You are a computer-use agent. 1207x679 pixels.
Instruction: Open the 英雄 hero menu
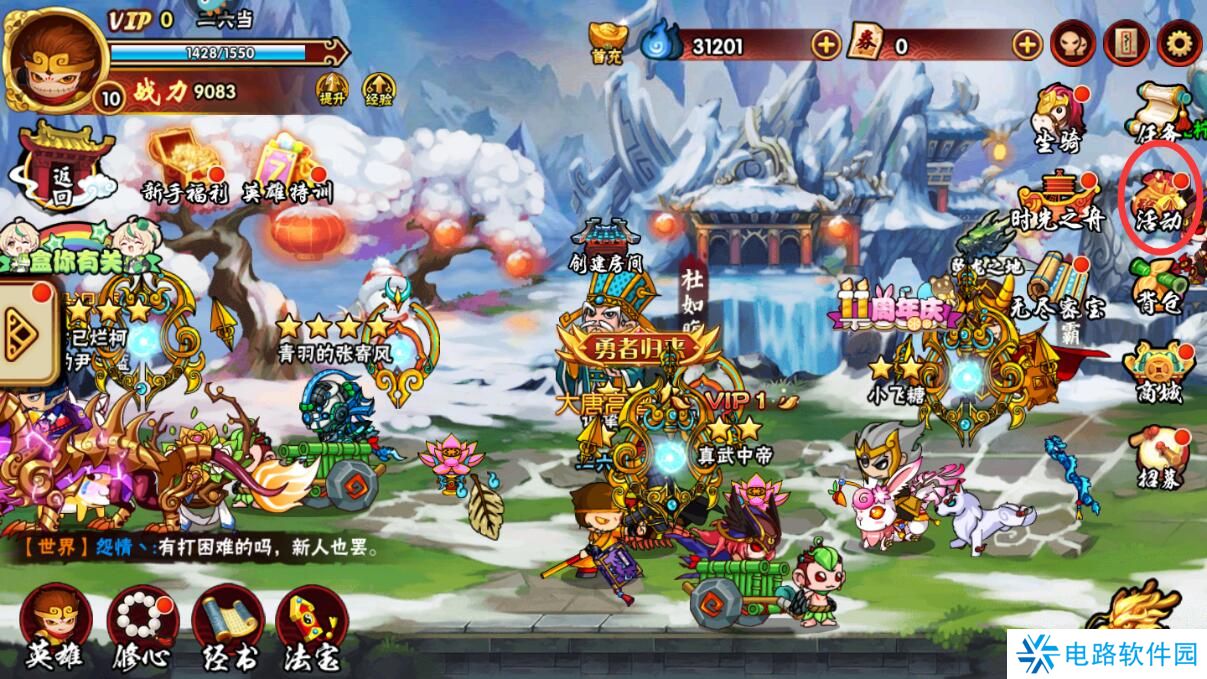point(54,627)
